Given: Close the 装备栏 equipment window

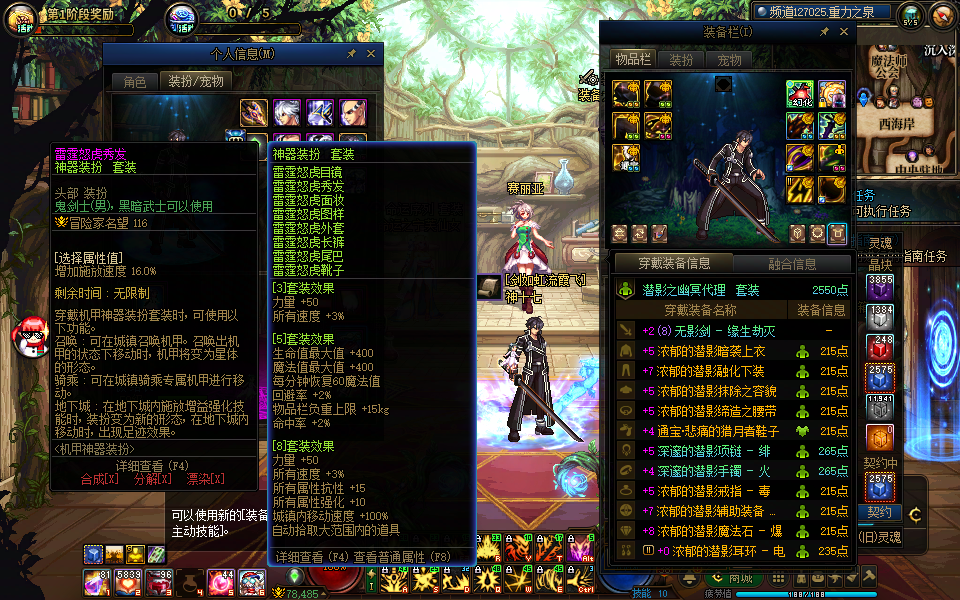Looking at the screenshot, I should tap(841, 33).
